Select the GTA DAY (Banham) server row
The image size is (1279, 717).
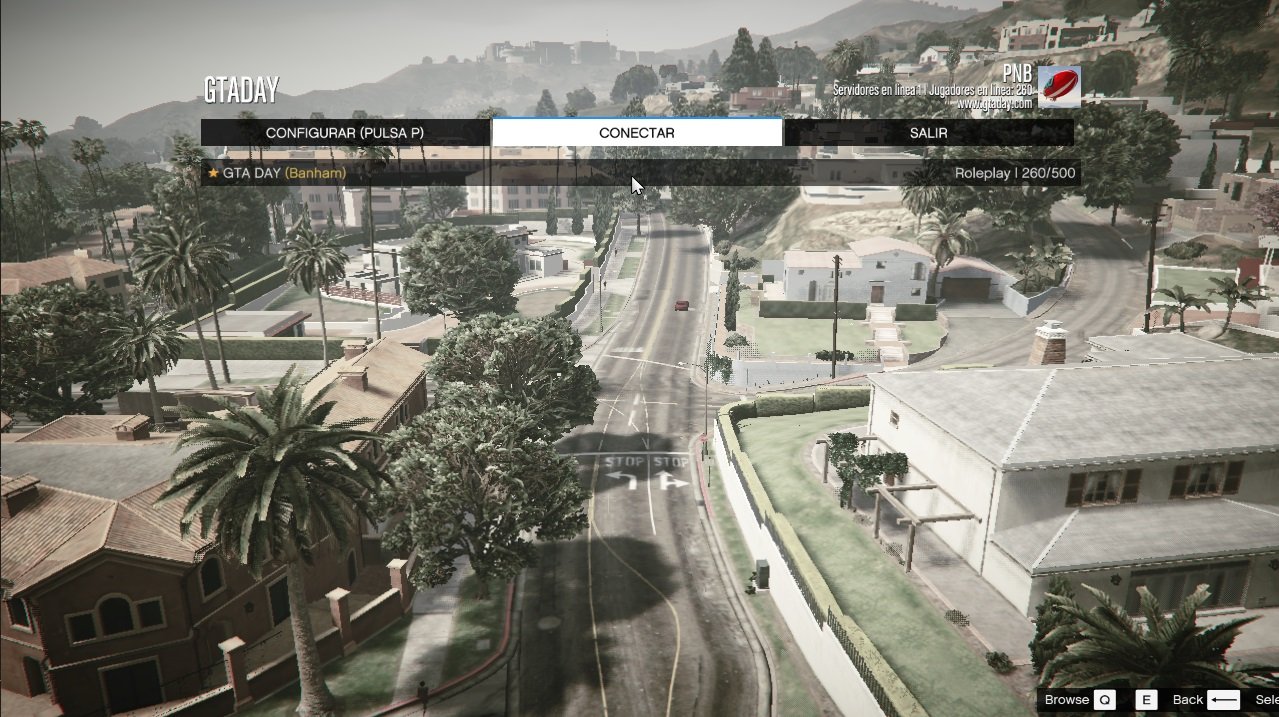point(640,173)
